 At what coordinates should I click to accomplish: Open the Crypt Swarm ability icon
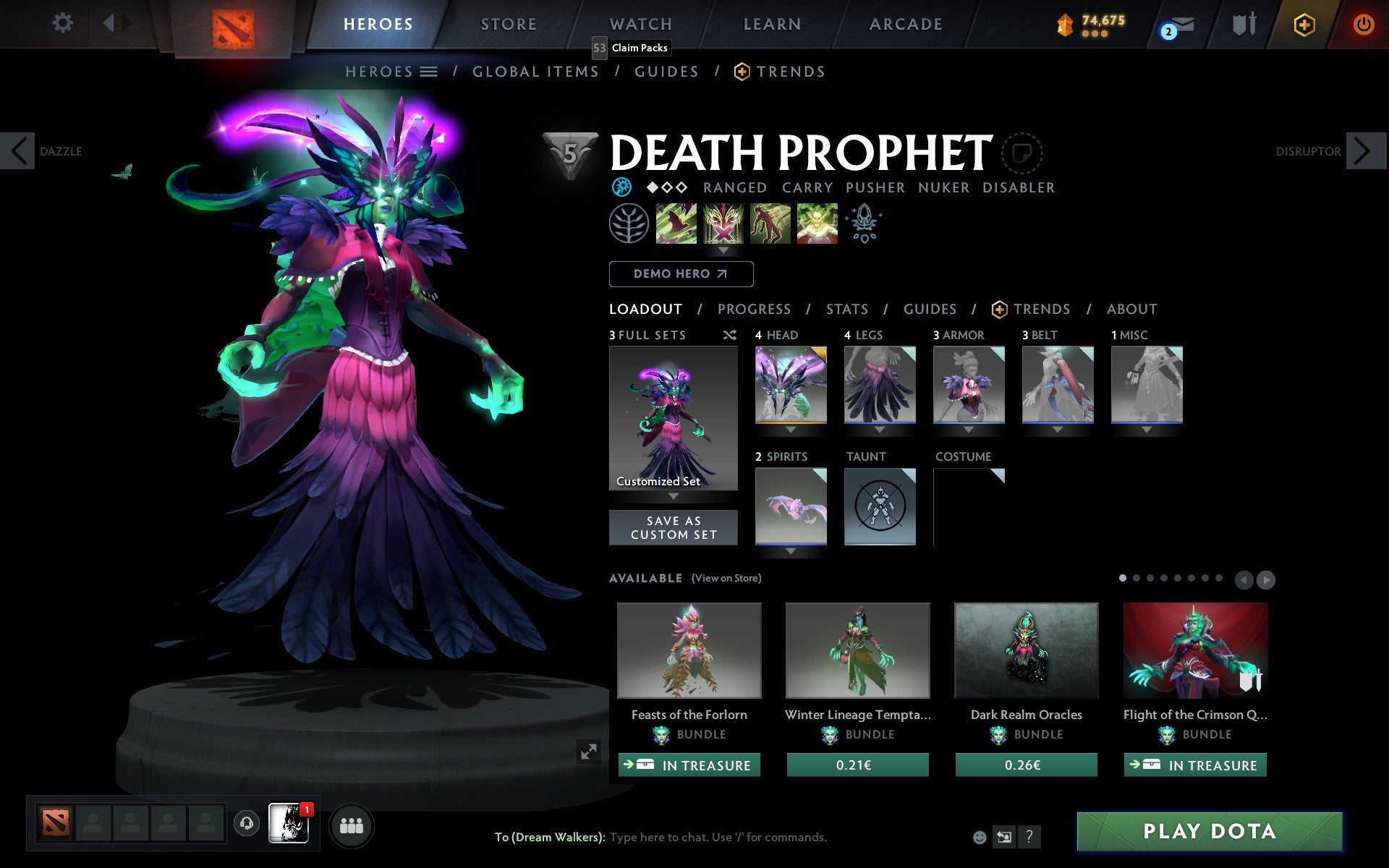coord(676,224)
